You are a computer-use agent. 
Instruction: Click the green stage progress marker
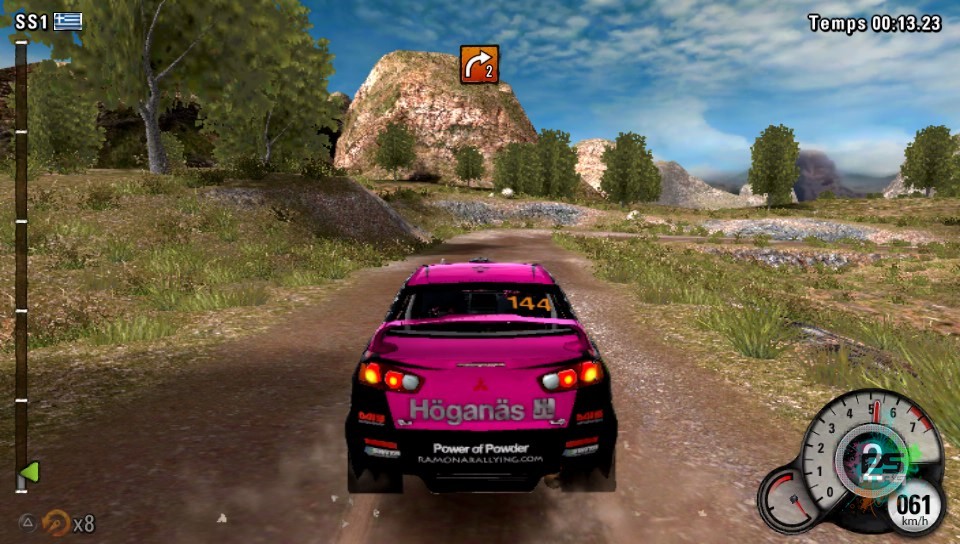[x=29, y=471]
